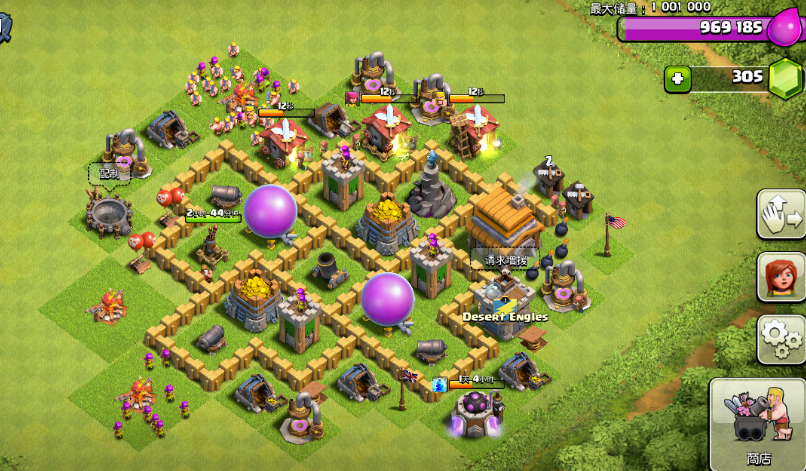Viewport: 806px width, 471px height.
Task: Tap the 配制 bubble above the spell cauldron
Action: pos(108,173)
